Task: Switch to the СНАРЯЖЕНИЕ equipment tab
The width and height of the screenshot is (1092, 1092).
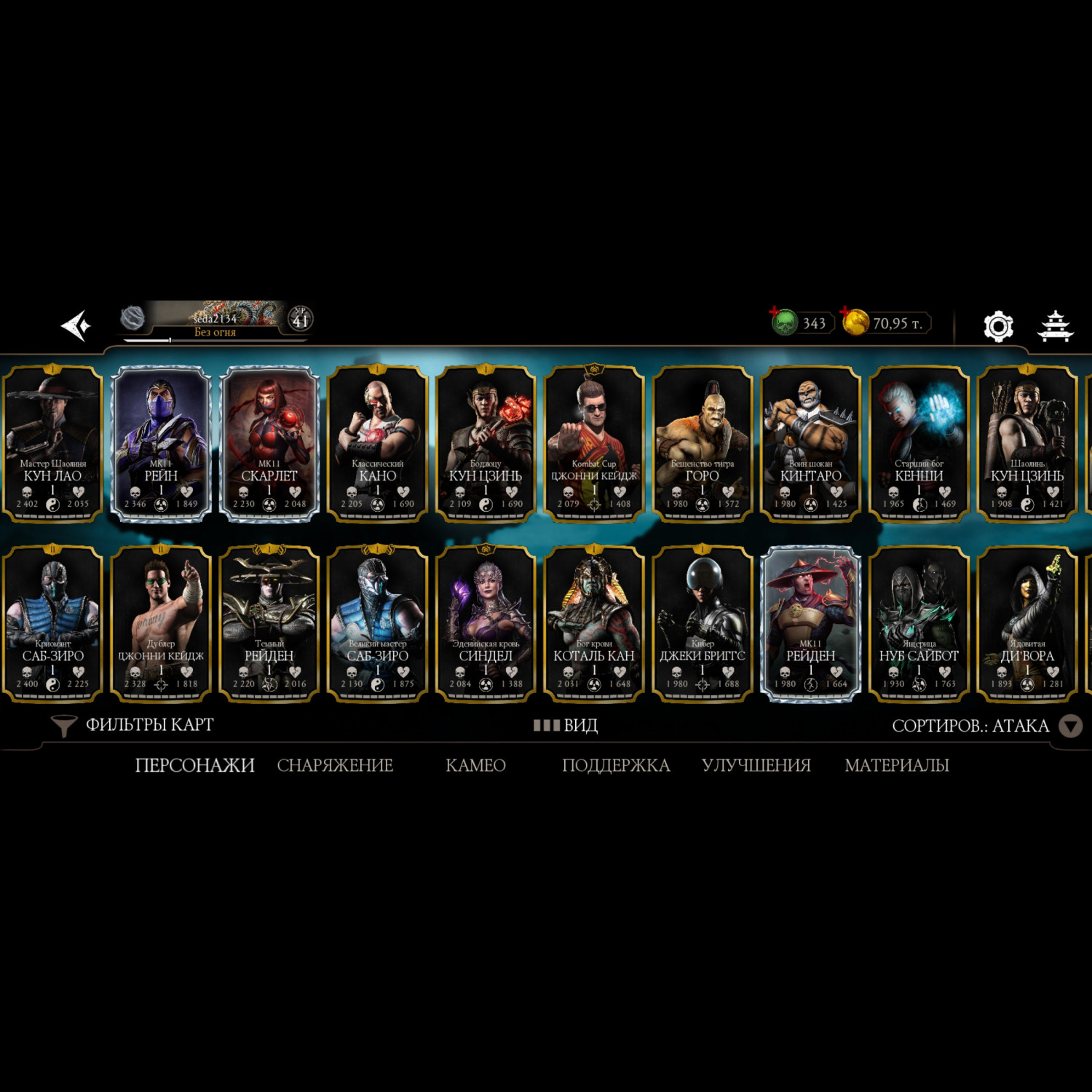Action: coord(335,765)
